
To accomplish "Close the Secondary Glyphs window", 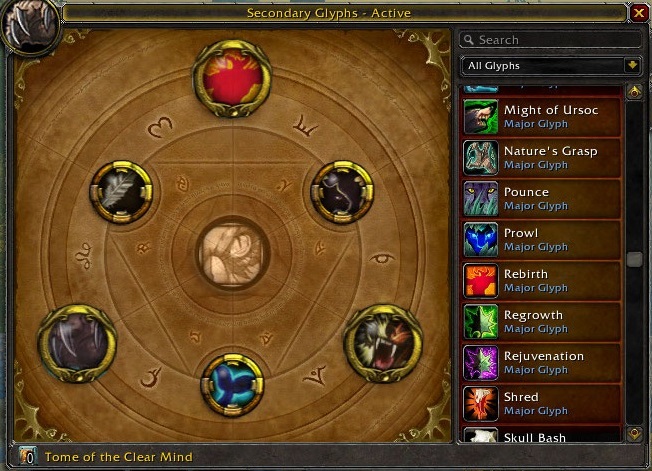I will pos(639,13).
